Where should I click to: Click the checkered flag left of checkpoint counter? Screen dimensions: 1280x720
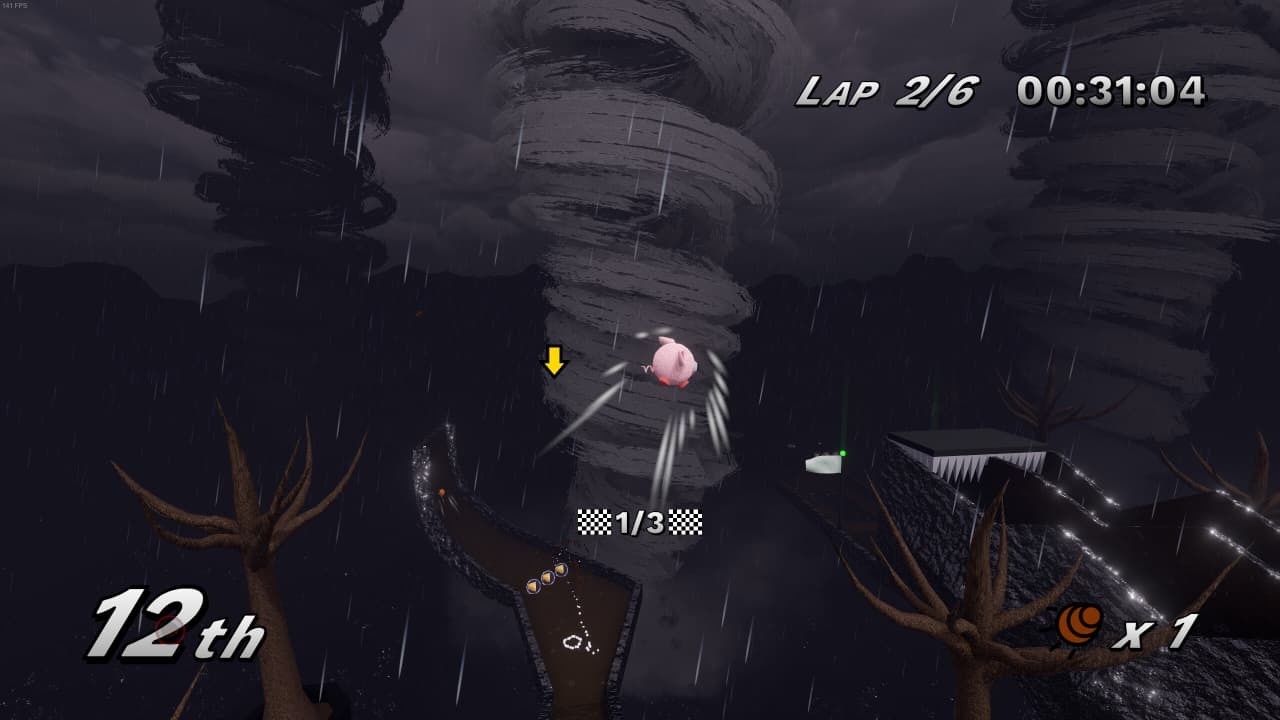pos(594,519)
